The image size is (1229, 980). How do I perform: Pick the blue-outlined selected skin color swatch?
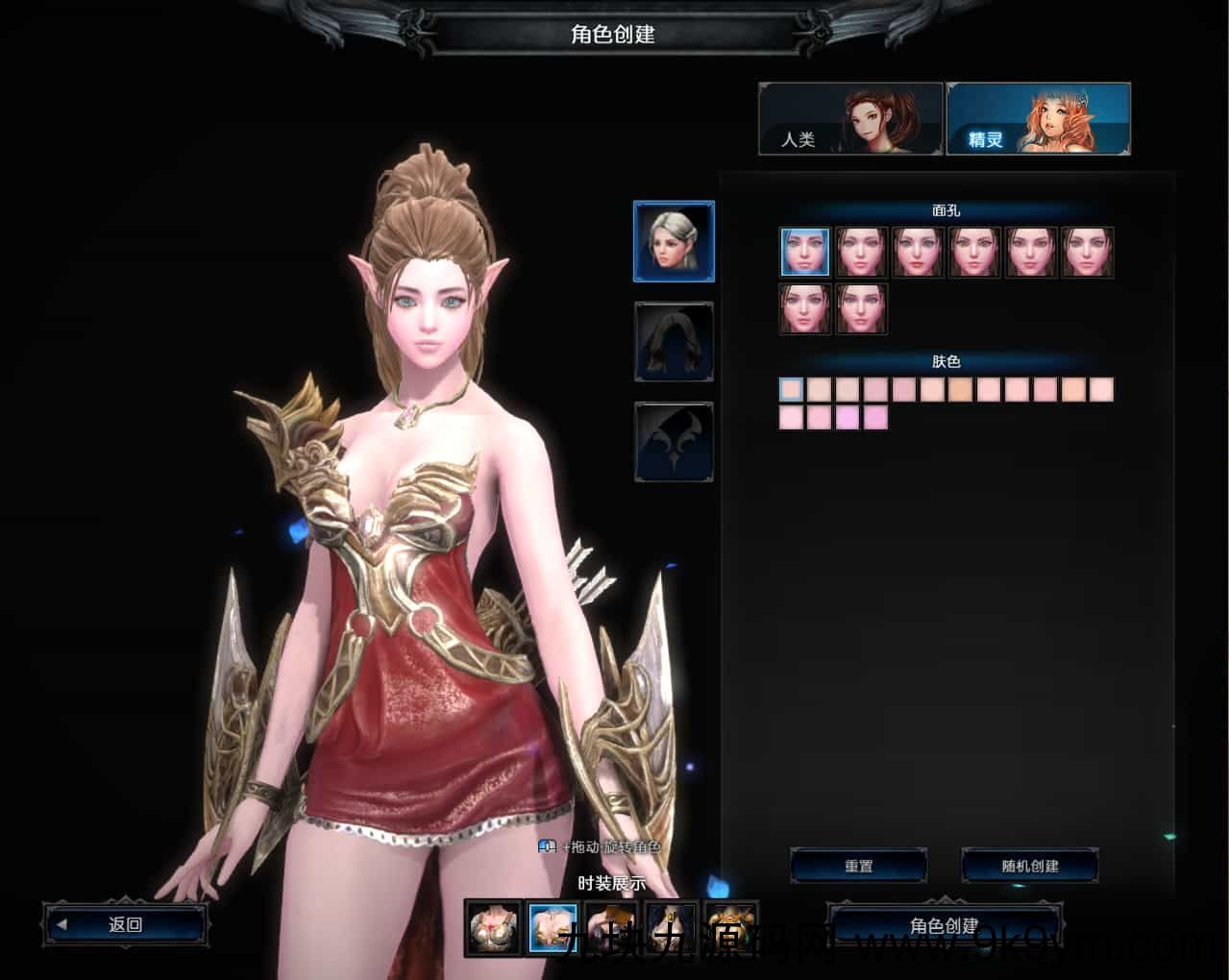[791, 389]
